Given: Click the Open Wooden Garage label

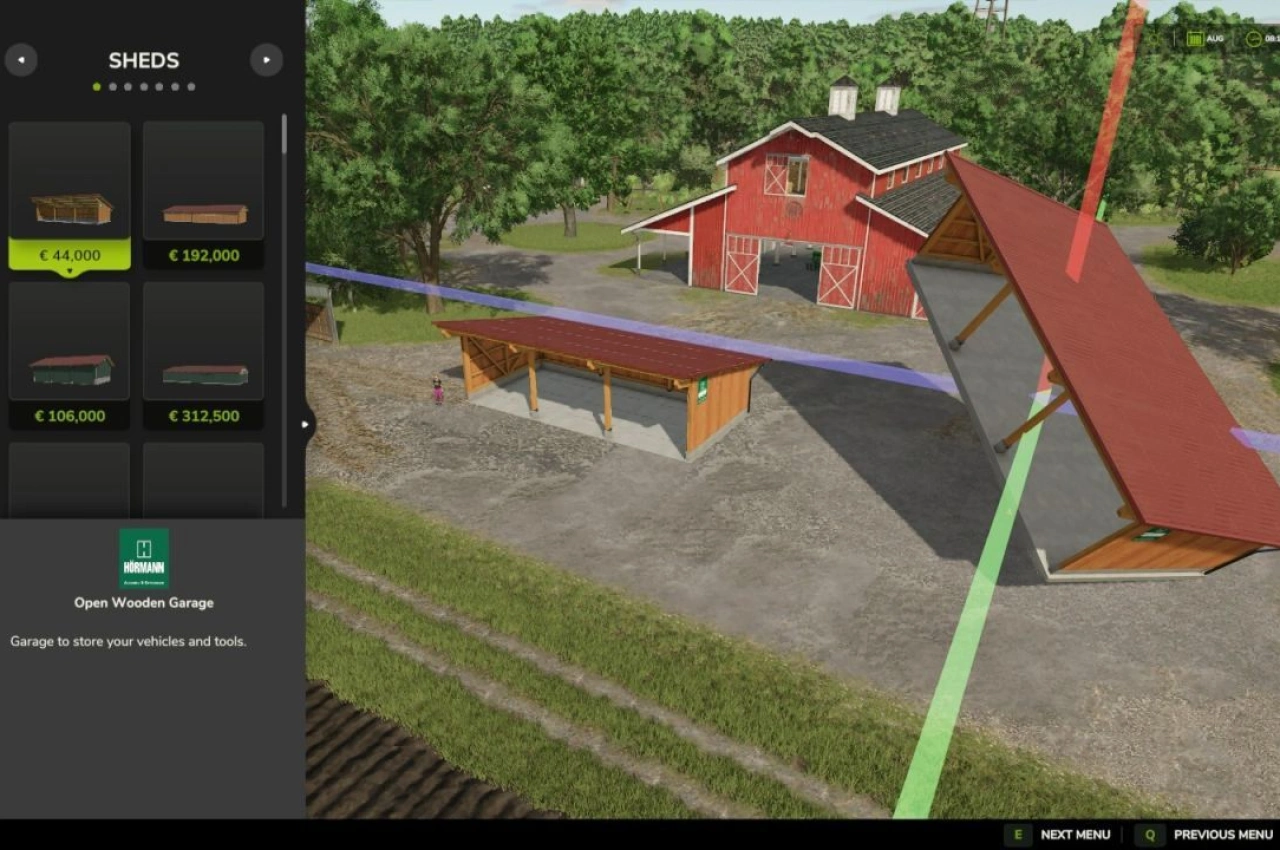Looking at the screenshot, I should [x=143, y=603].
